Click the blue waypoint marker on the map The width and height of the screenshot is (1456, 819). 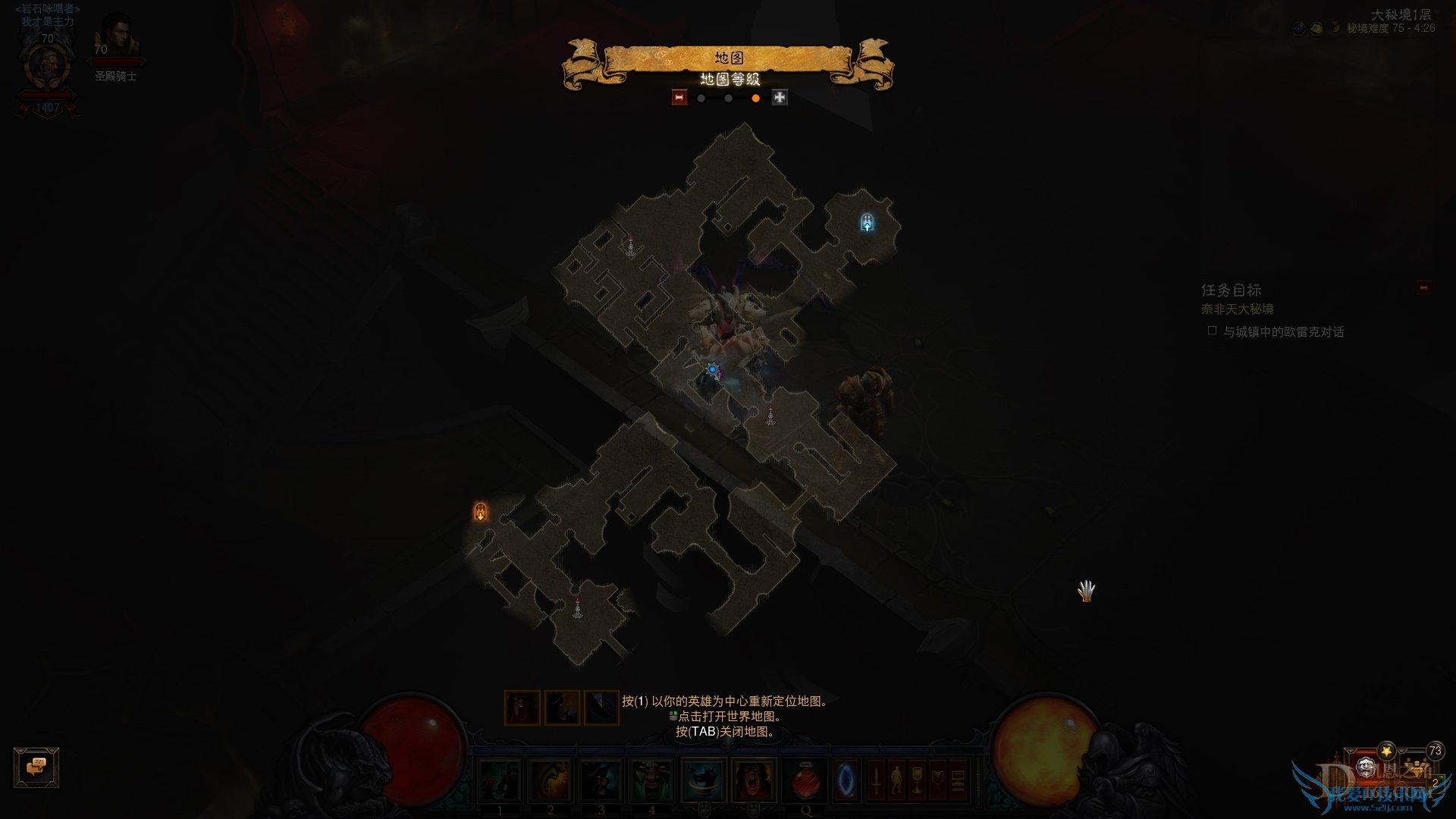[865, 221]
